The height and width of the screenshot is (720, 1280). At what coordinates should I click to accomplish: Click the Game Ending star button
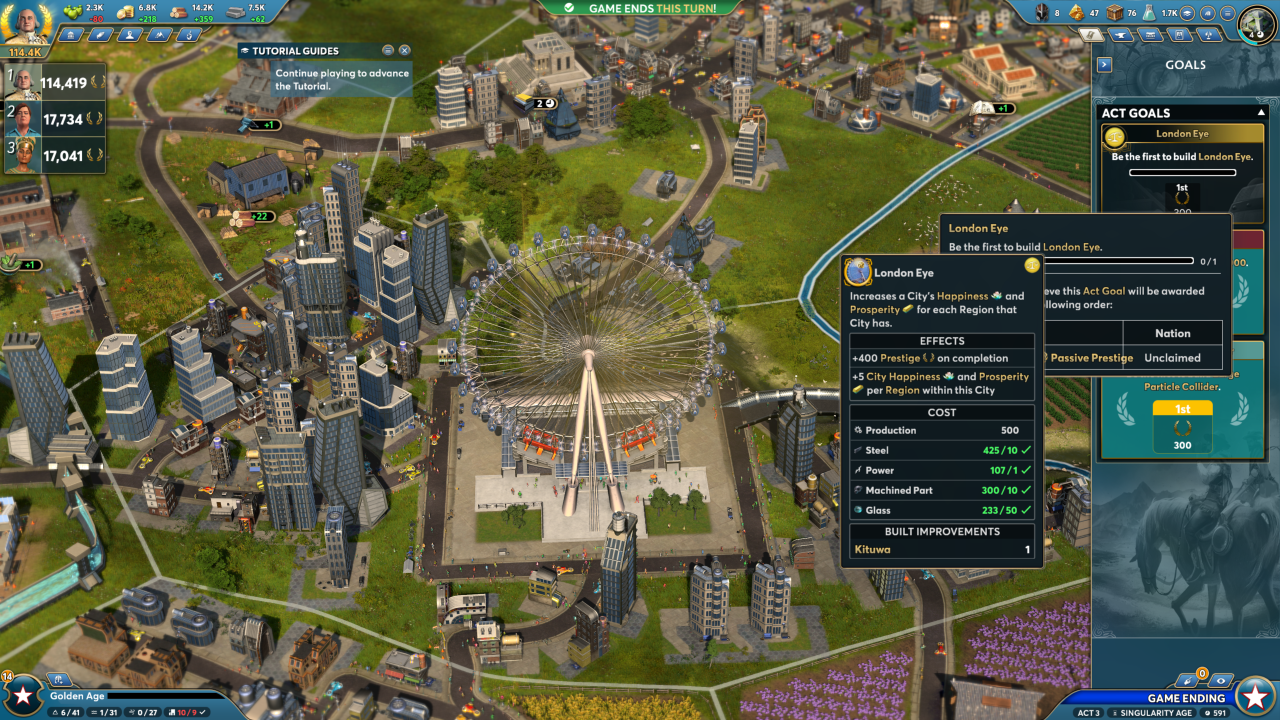1254,695
